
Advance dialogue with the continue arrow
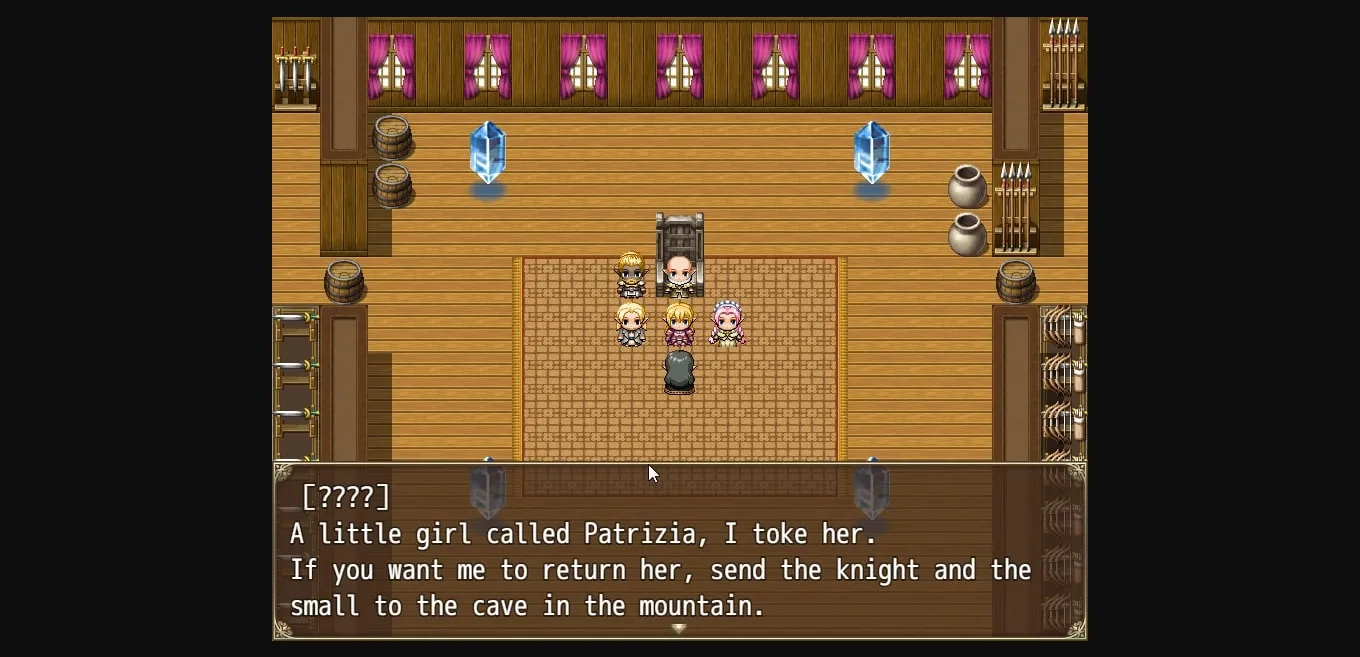tap(679, 629)
